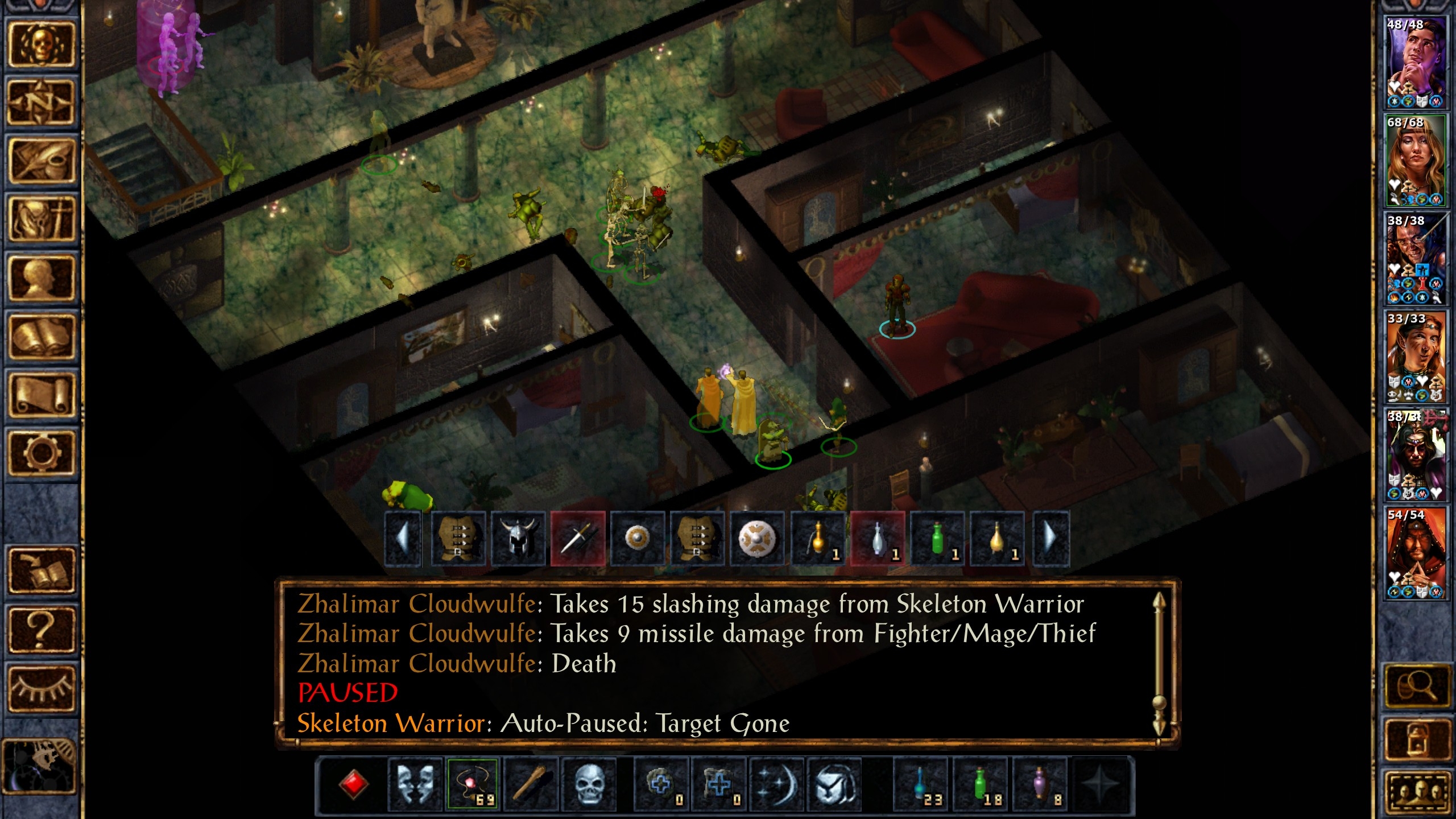Open the options gear menu
The height and width of the screenshot is (819, 1456).
pos(41,453)
